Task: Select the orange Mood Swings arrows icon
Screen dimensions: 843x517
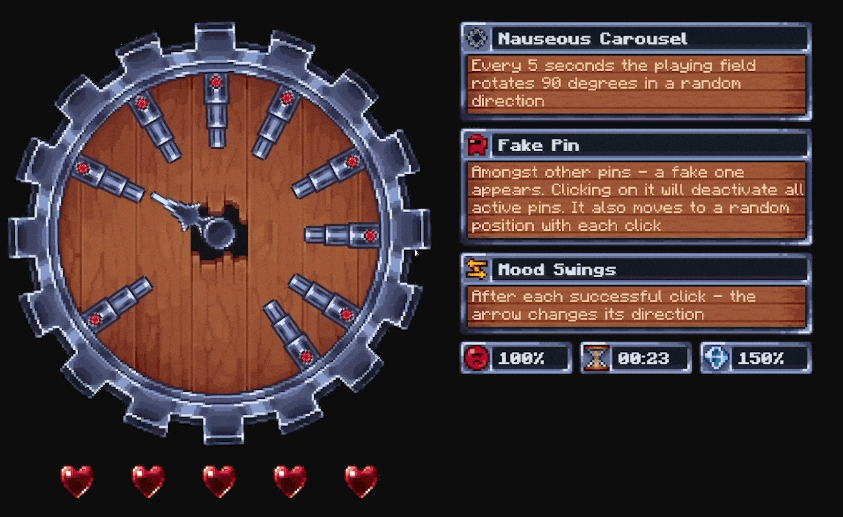Action: click(477, 270)
